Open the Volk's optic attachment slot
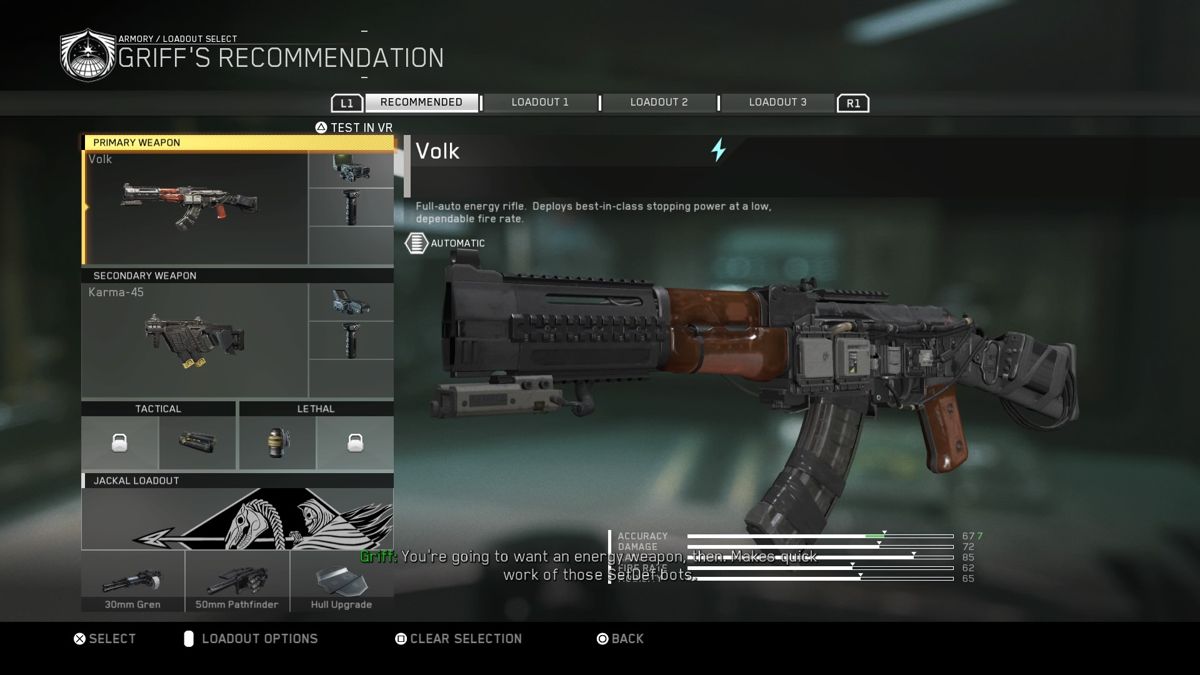The width and height of the screenshot is (1200, 675). click(x=351, y=170)
